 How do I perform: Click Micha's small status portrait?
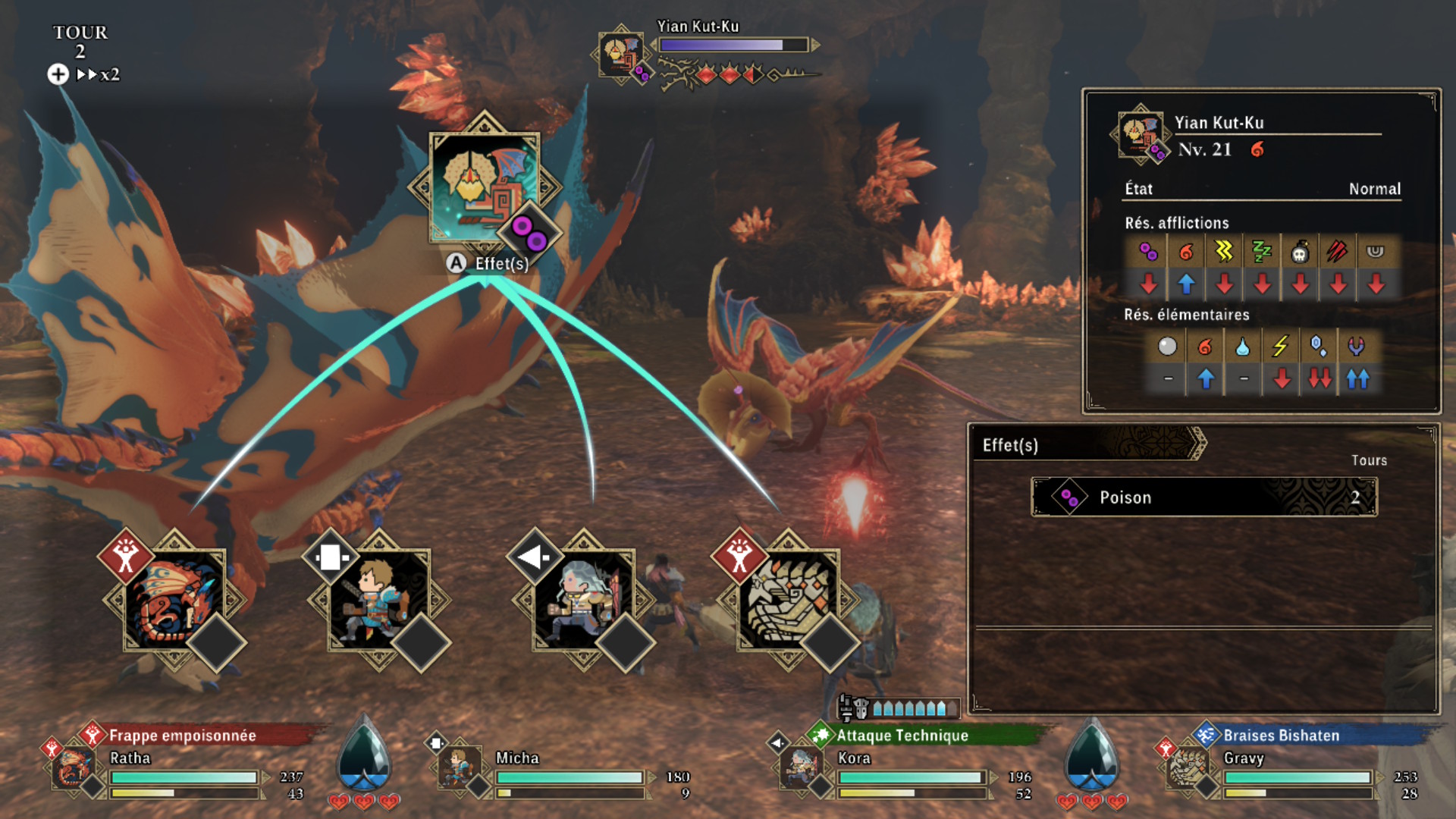tap(459, 767)
